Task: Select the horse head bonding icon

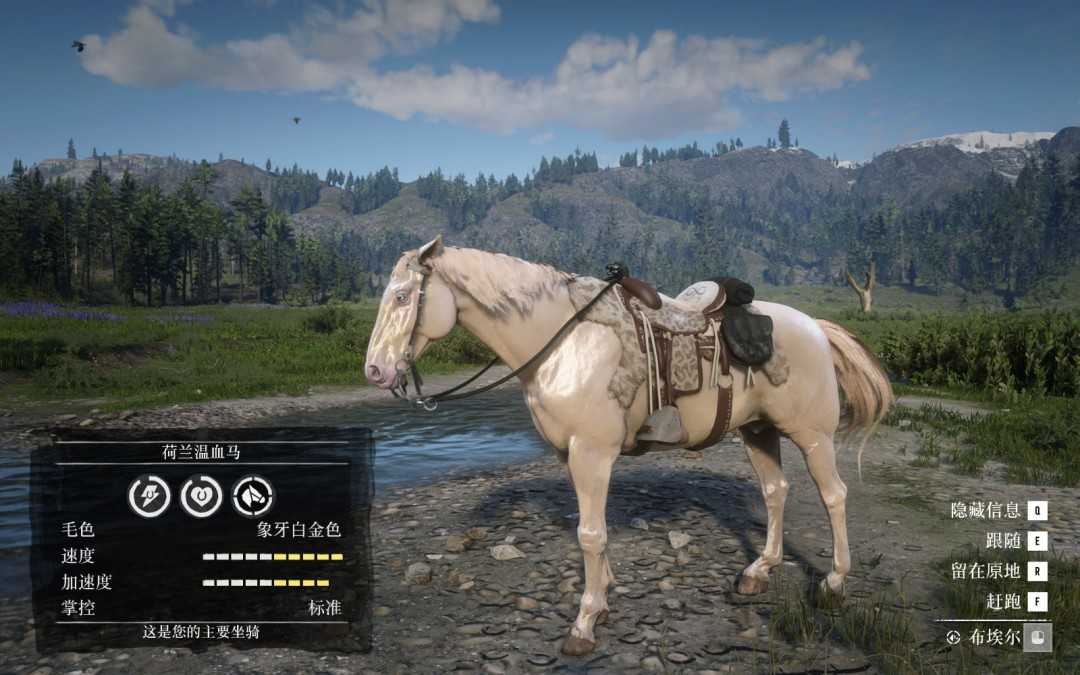Action: 253,496
